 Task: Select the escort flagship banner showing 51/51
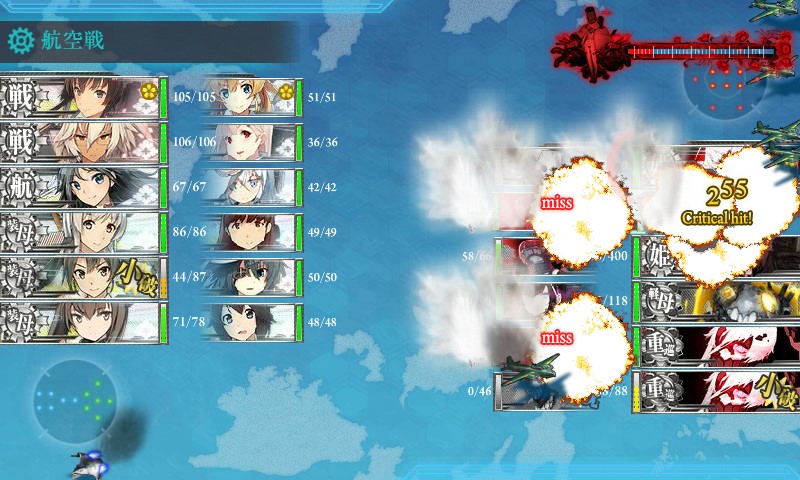[x=250, y=97]
